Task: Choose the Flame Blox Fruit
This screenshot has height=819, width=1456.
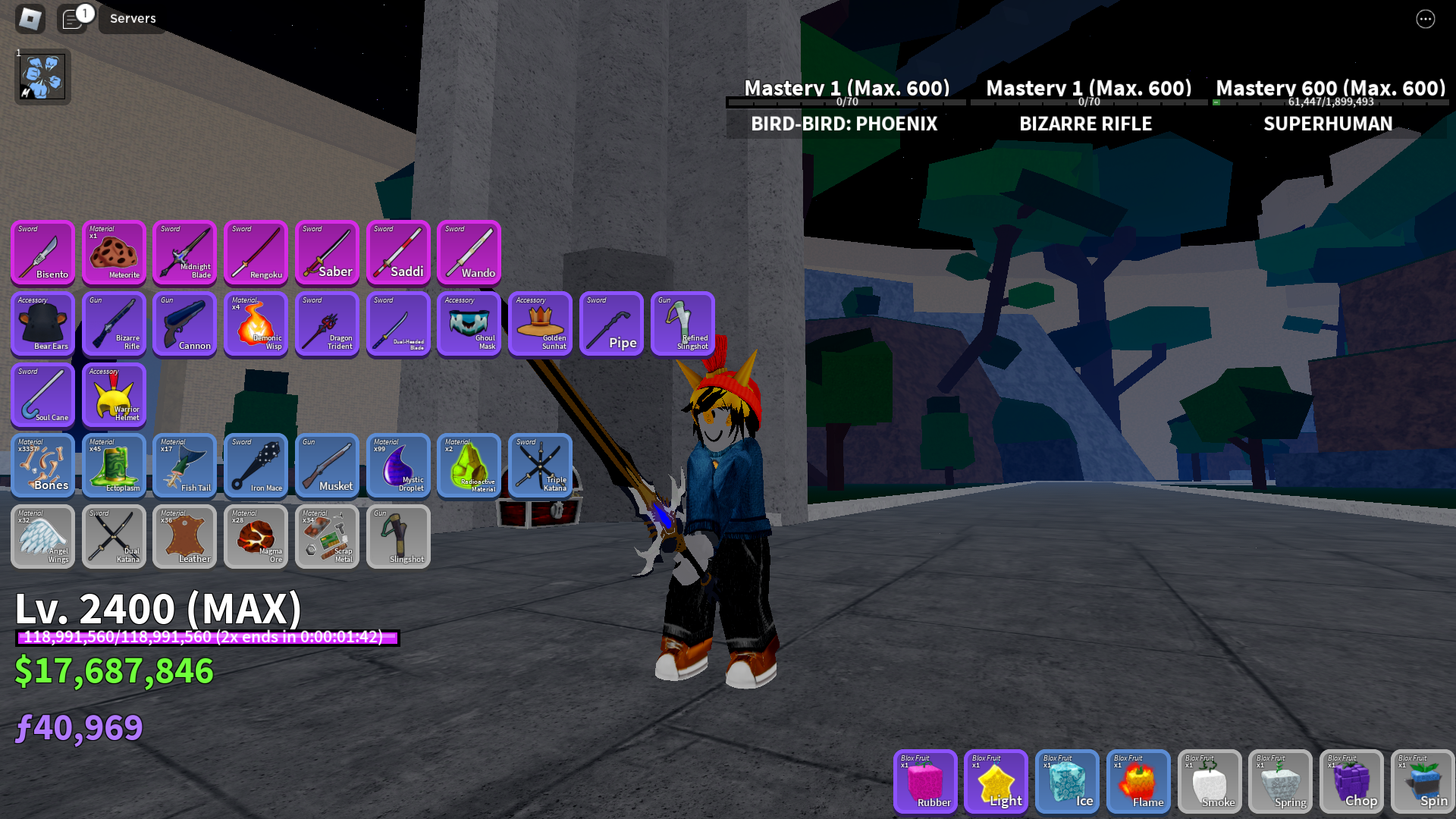Action: [1137, 781]
